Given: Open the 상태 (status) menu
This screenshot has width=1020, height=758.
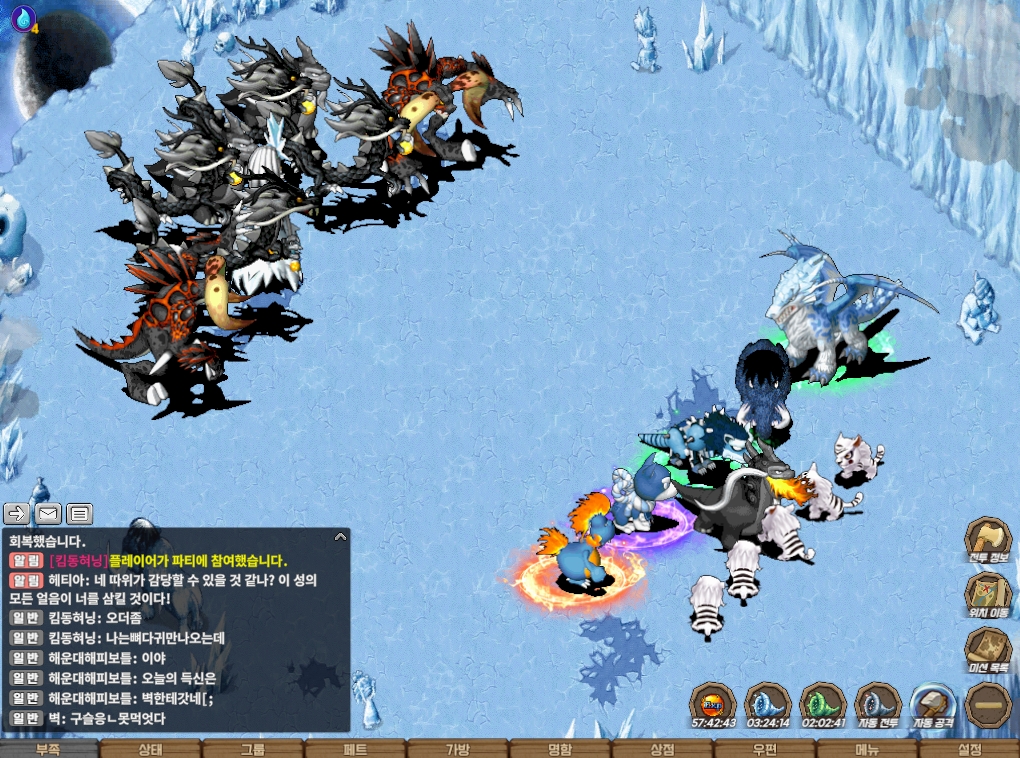Looking at the screenshot, I should click(x=151, y=749).
